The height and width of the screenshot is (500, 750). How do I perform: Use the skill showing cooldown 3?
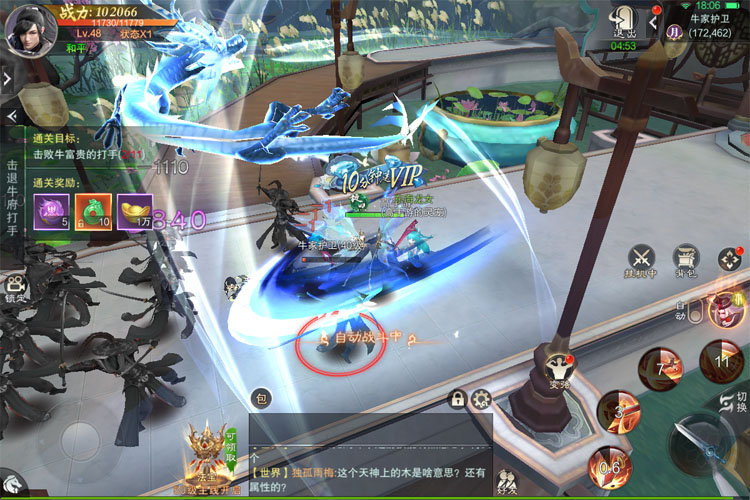click(x=618, y=411)
